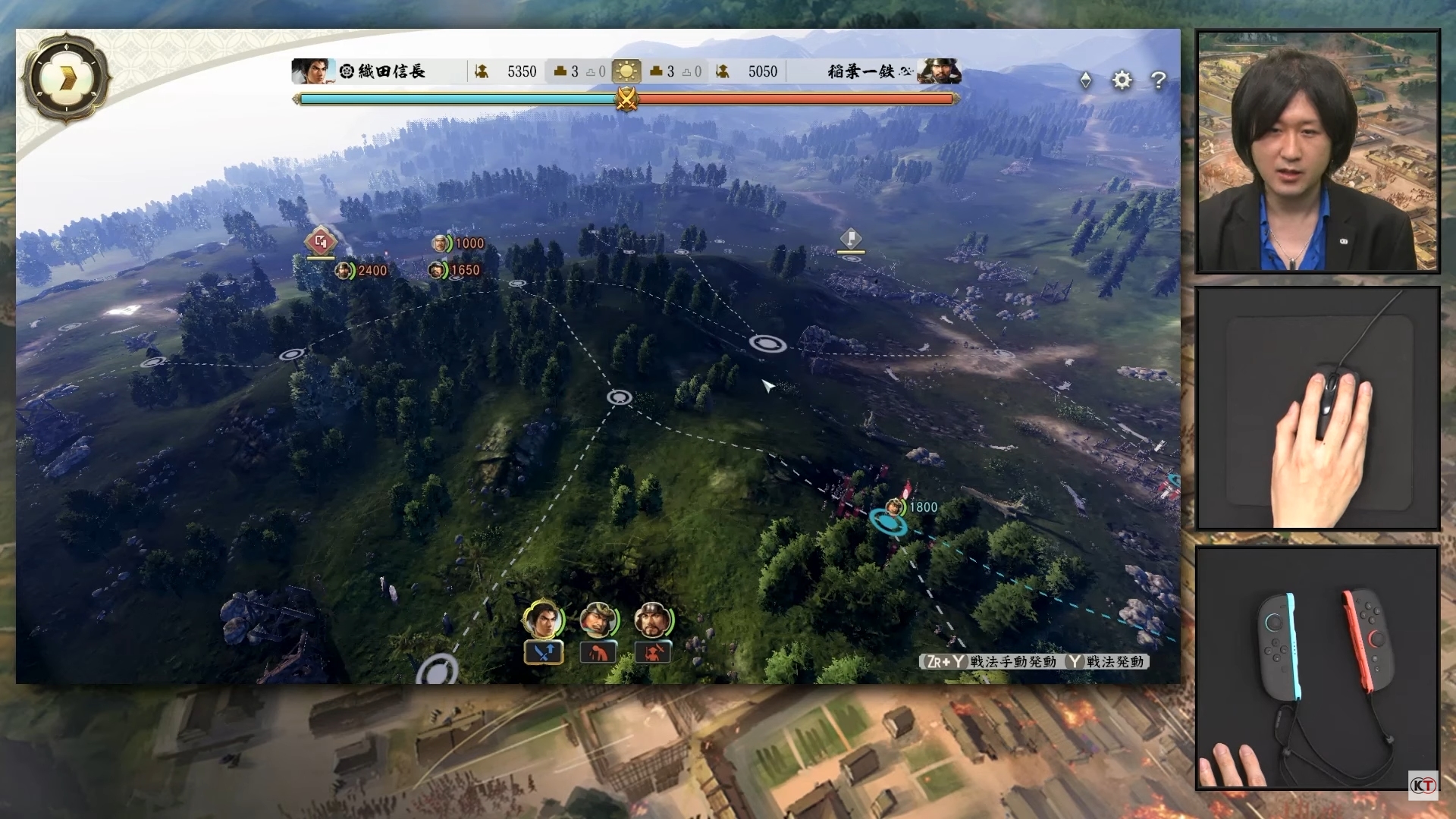1456x819 pixels.
Task: Click the gold arrow battle speed button
Action: pos(67,77)
